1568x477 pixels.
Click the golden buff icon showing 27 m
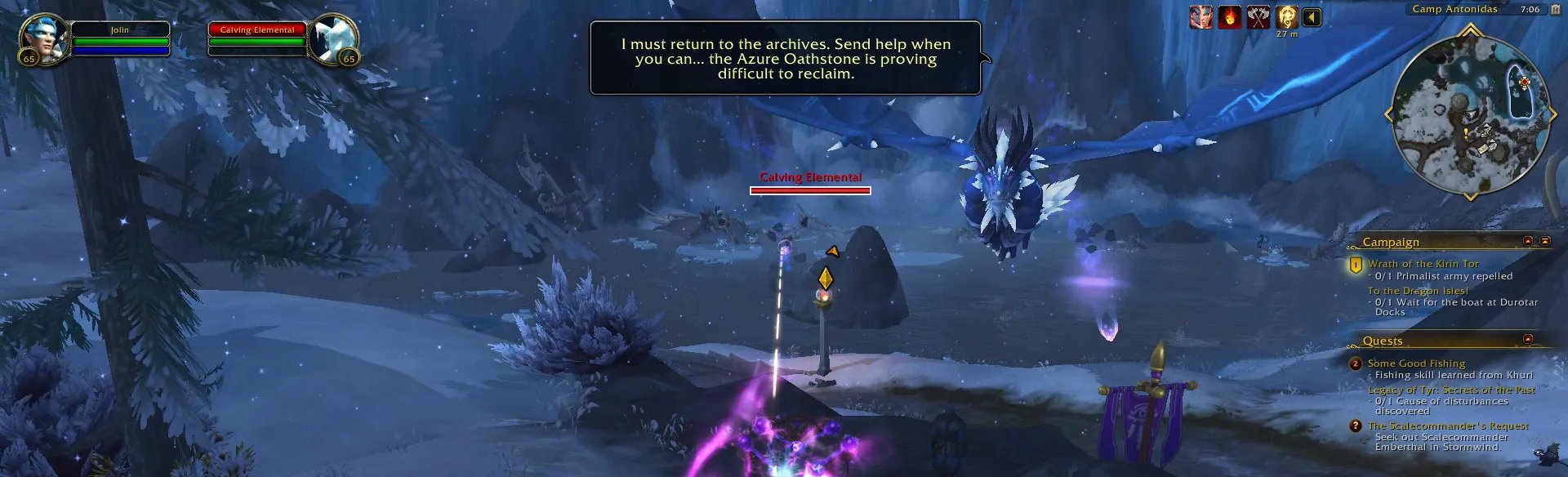[x=1287, y=17]
